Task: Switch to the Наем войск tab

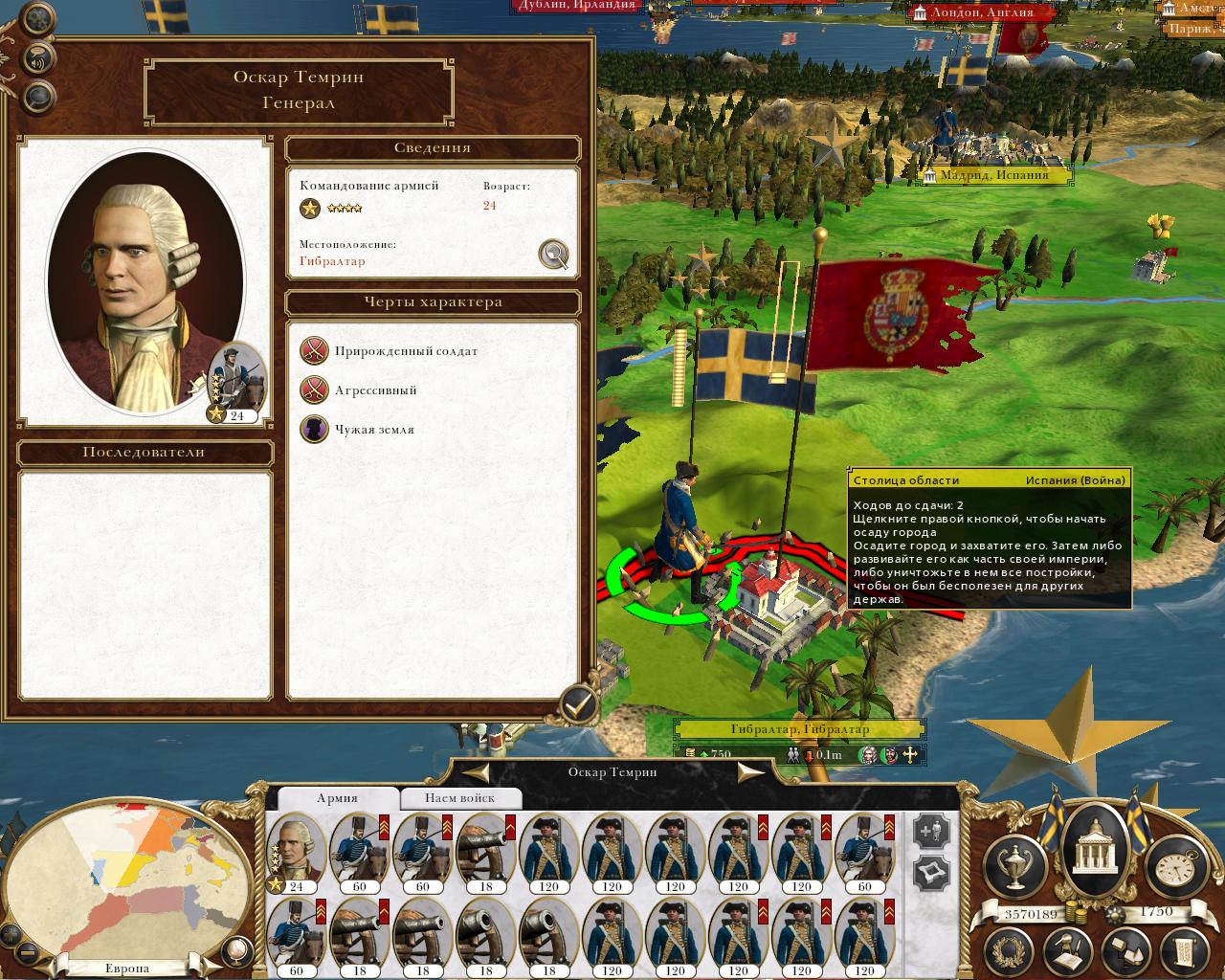Action: (460, 797)
